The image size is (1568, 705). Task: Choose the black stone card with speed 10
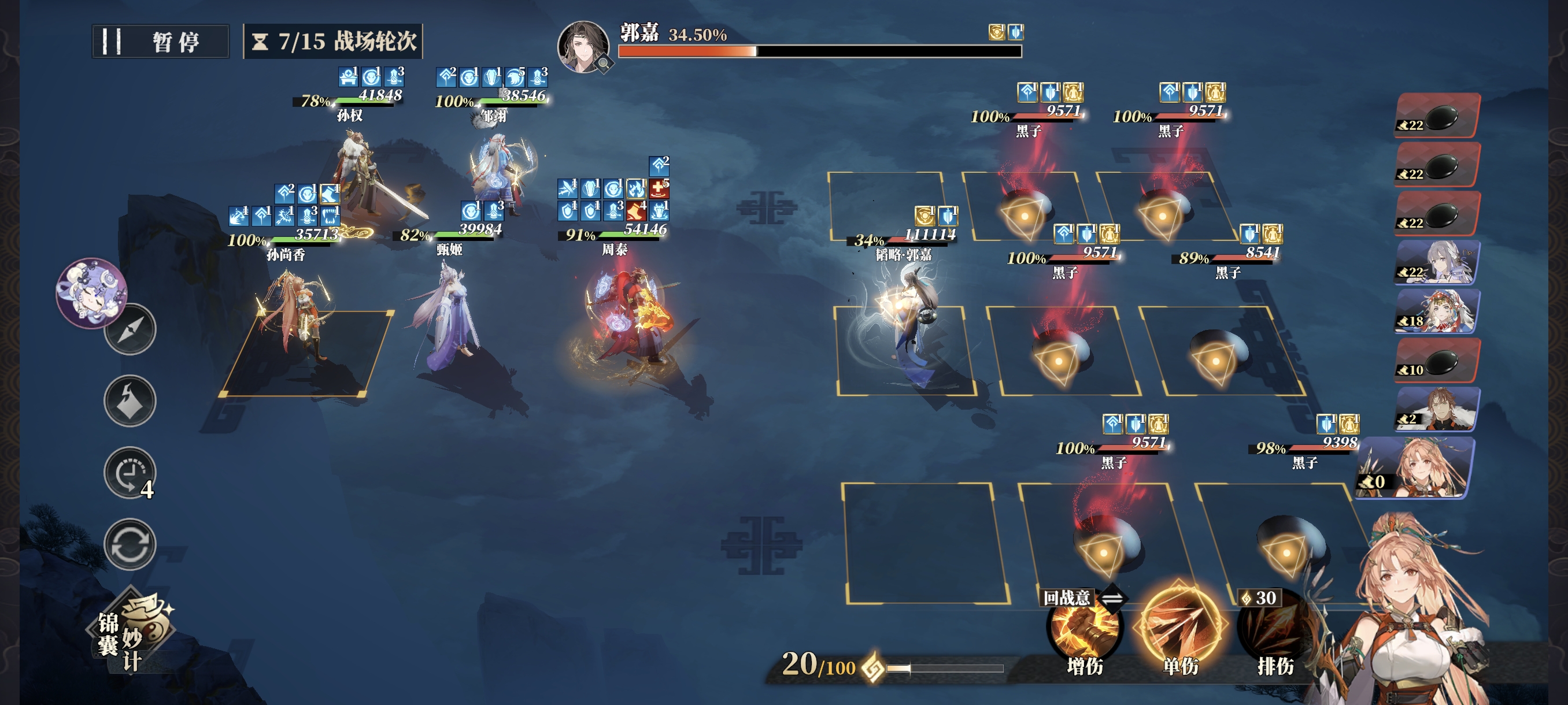pos(1437,360)
